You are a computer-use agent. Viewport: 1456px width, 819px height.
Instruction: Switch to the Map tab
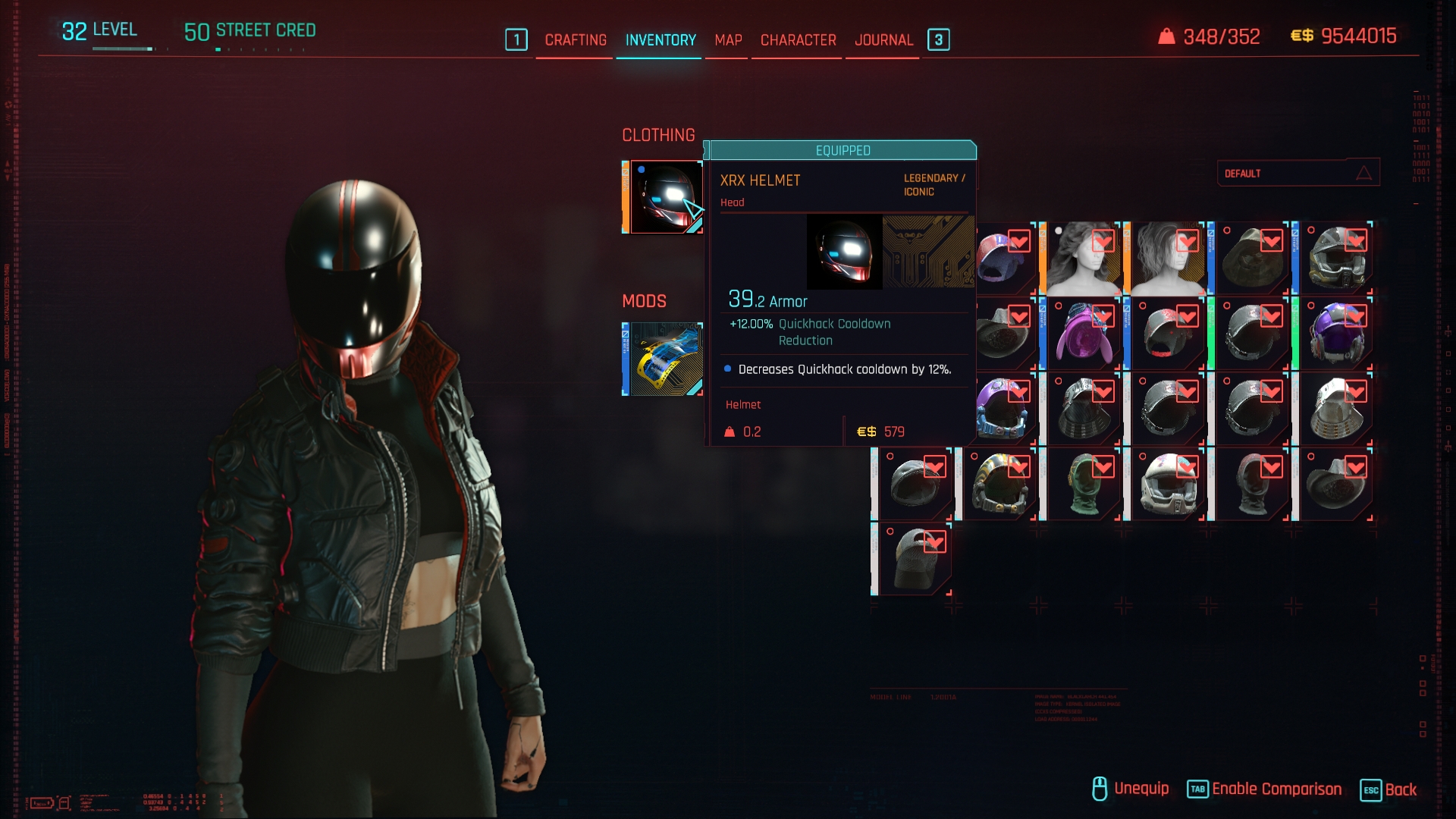[x=728, y=40]
